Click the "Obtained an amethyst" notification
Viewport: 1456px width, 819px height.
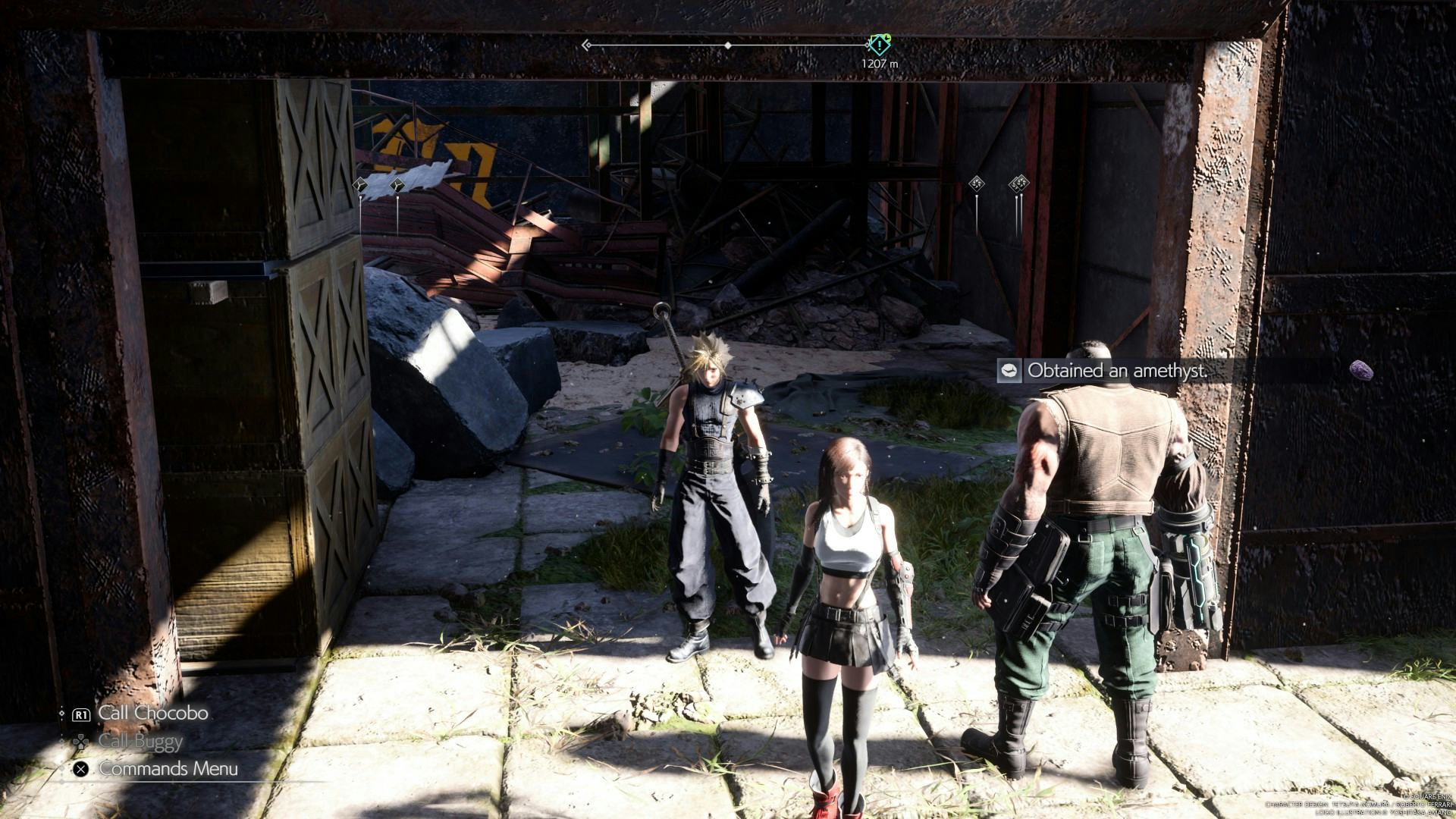[x=1115, y=371]
